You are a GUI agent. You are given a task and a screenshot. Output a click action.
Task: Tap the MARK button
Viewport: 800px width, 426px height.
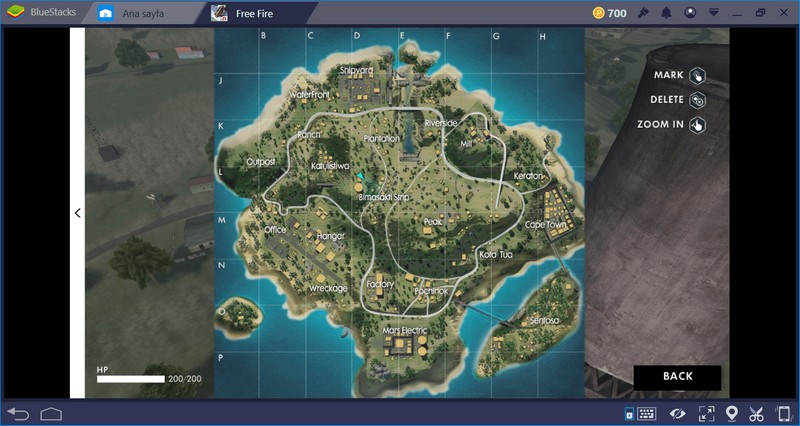696,76
